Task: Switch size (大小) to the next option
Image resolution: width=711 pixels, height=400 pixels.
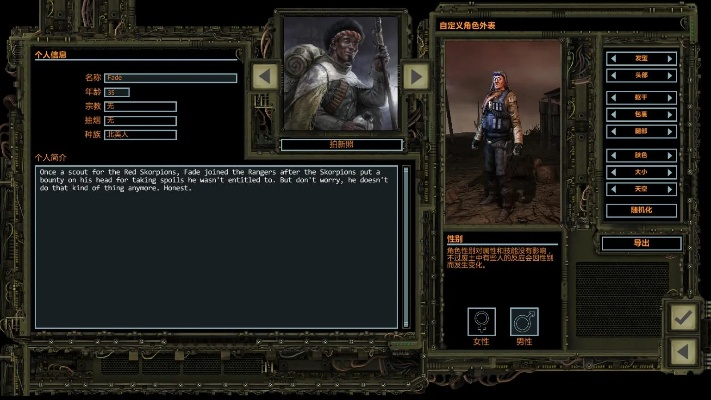Action: pos(671,171)
